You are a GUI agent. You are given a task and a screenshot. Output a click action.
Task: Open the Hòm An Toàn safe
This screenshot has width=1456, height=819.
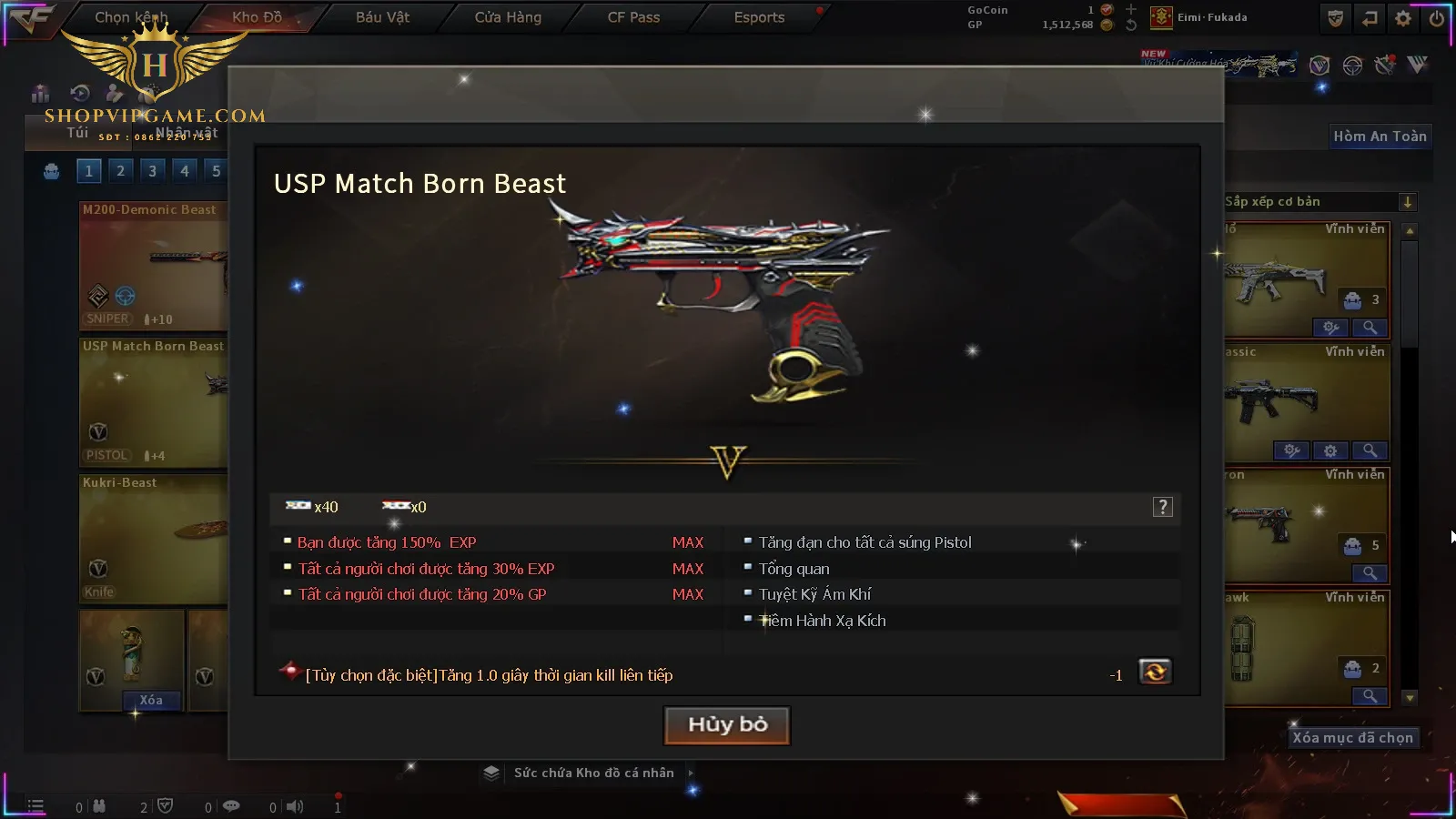[1380, 136]
